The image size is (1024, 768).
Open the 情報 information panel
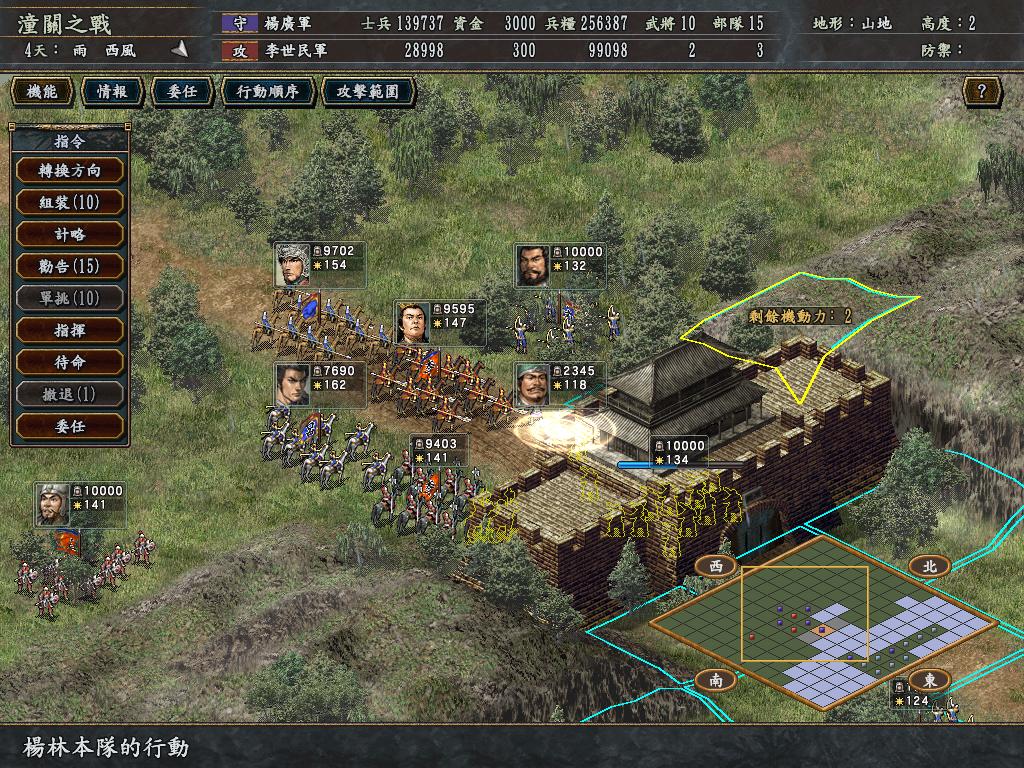tap(112, 92)
